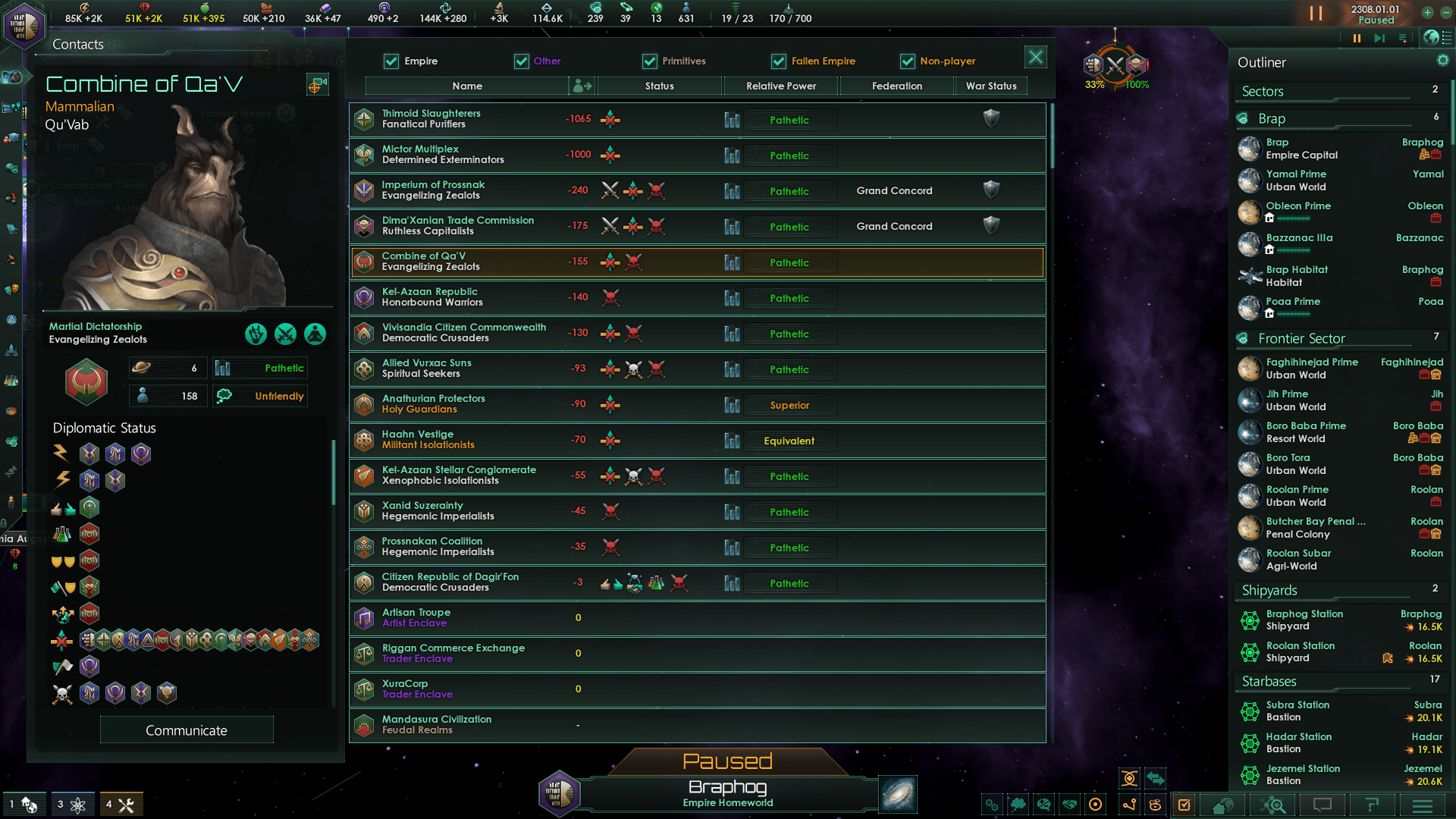The width and height of the screenshot is (1456, 819).
Task: Select Yamal Prime in the Outliner
Action: (x=1296, y=180)
